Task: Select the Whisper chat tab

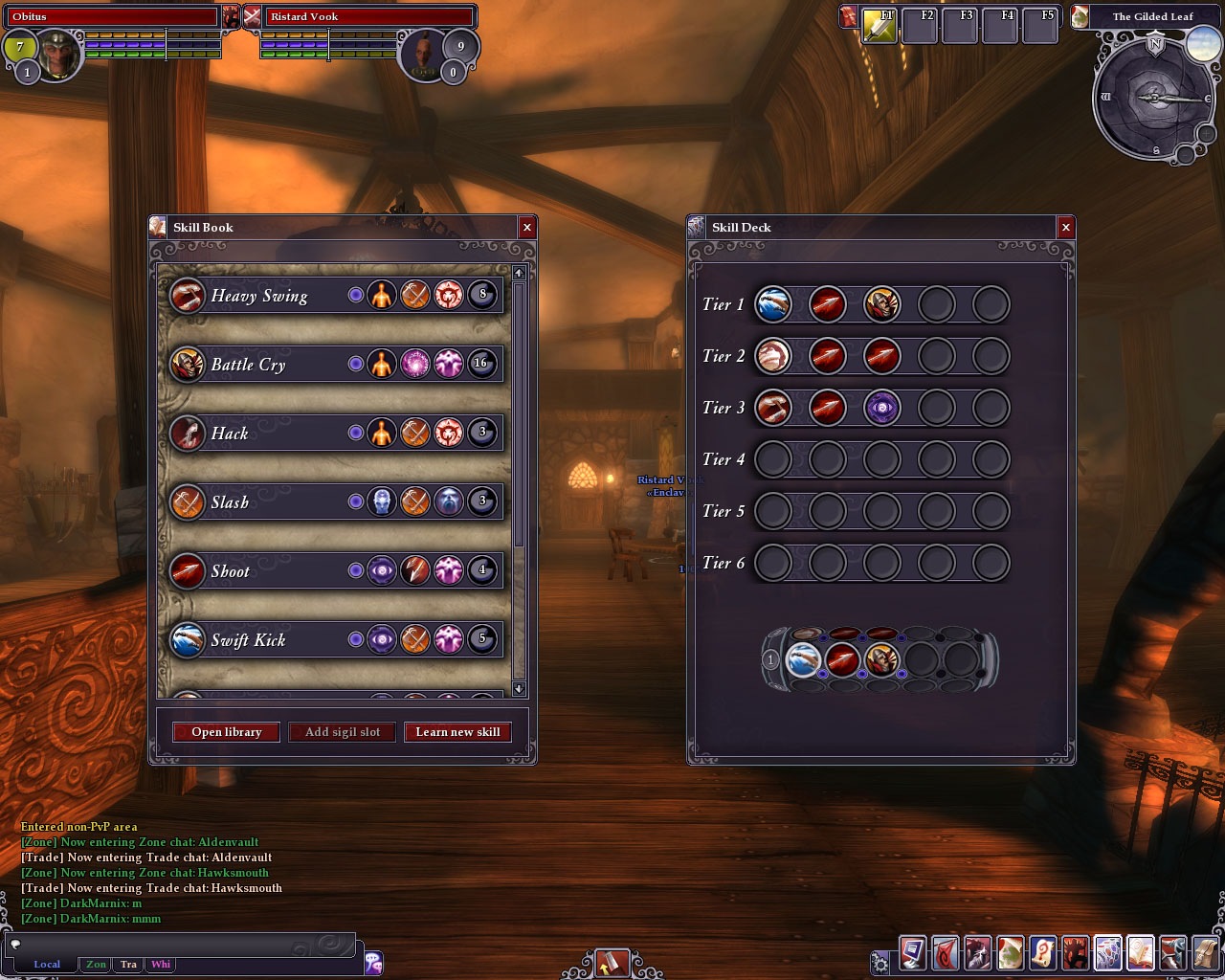Action: tap(161, 965)
